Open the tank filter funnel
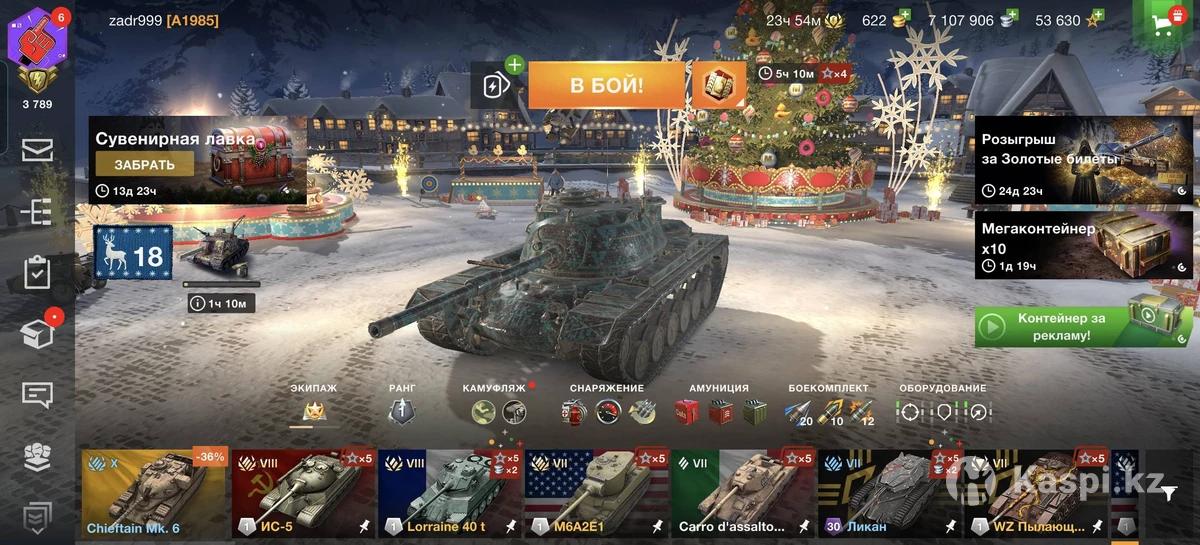 tap(1170, 492)
